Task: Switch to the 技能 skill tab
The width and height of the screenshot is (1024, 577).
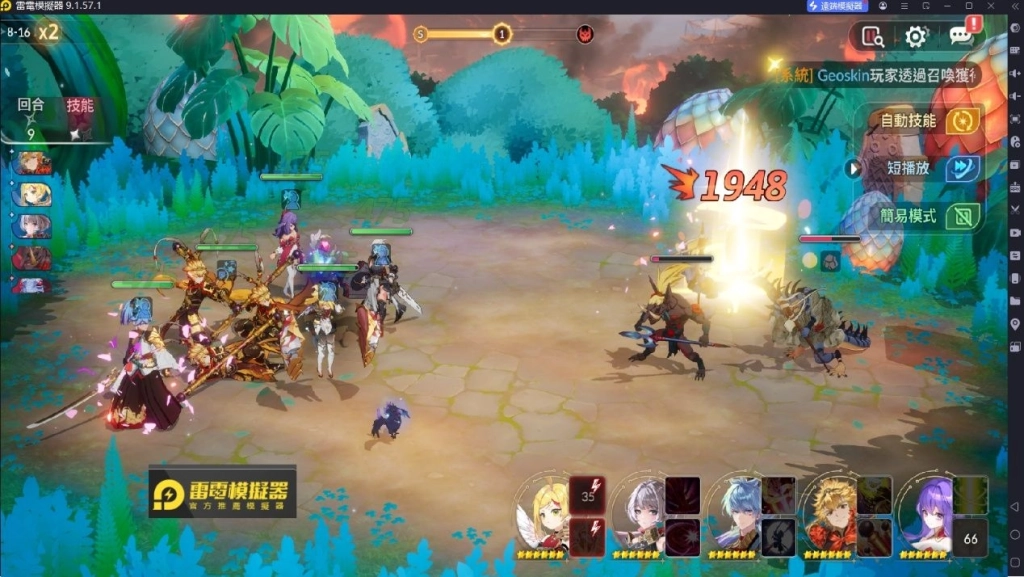Action: (x=80, y=105)
